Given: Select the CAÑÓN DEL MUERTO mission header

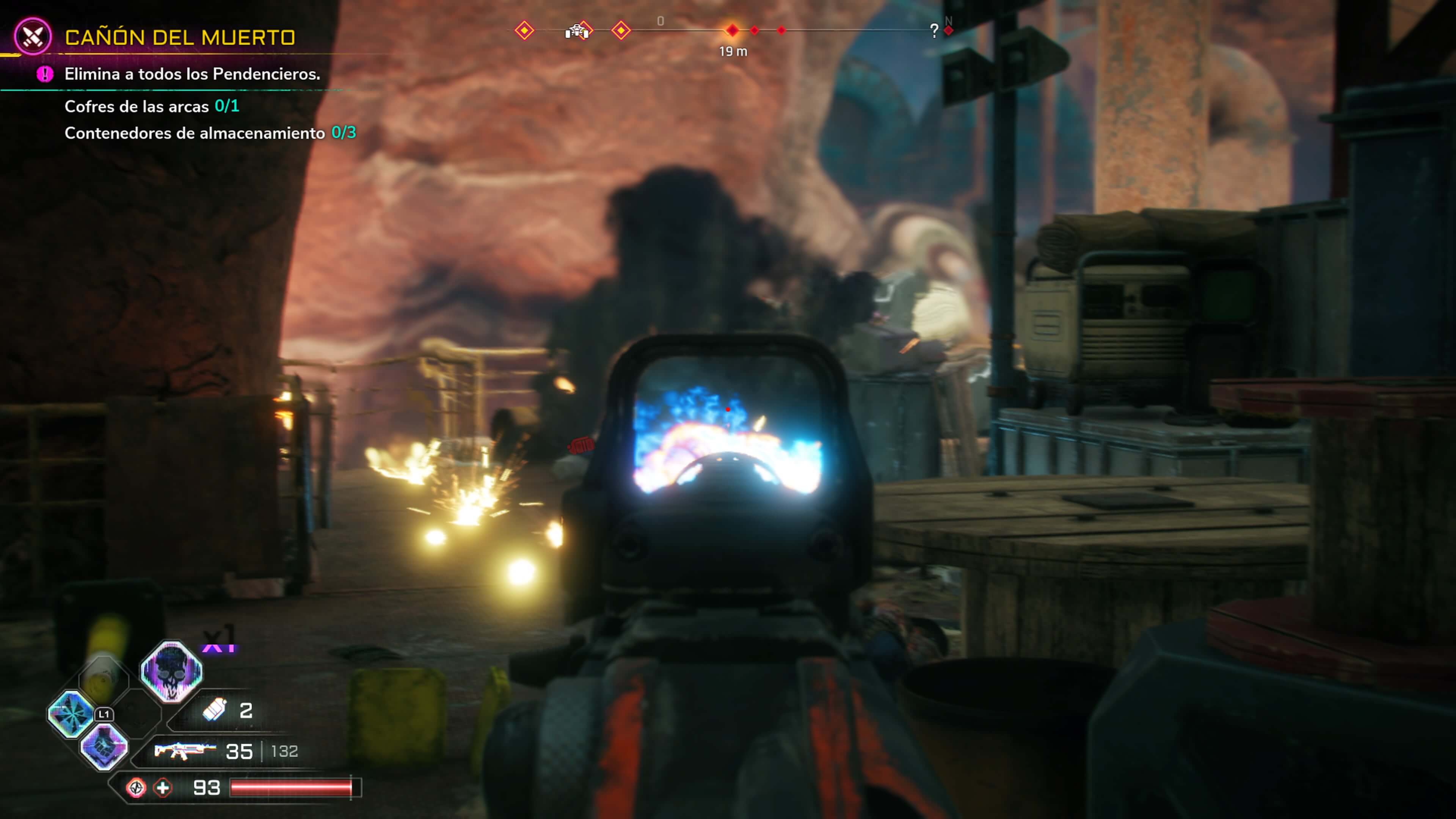Looking at the screenshot, I should [x=181, y=38].
